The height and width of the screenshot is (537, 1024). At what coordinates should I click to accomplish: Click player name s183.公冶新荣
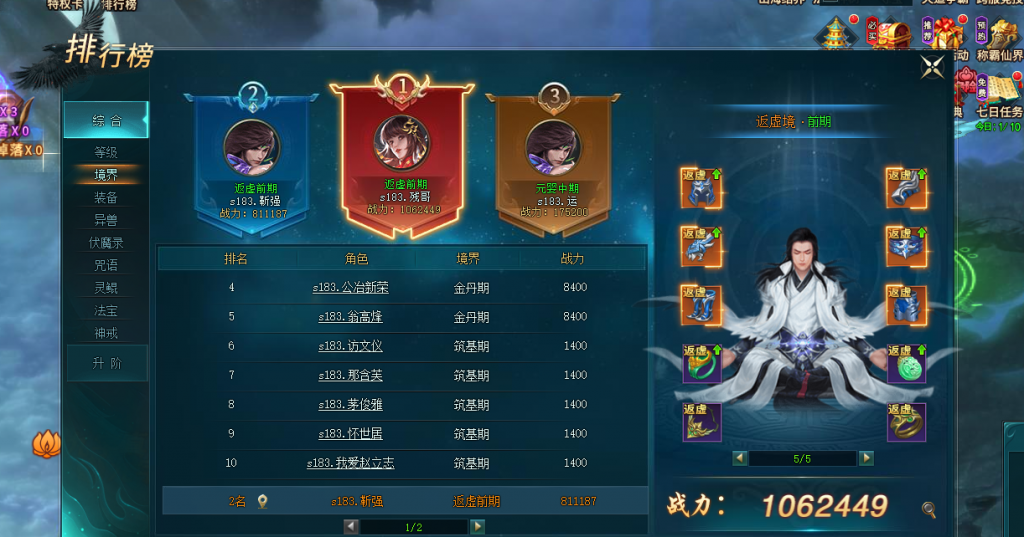(x=350, y=288)
